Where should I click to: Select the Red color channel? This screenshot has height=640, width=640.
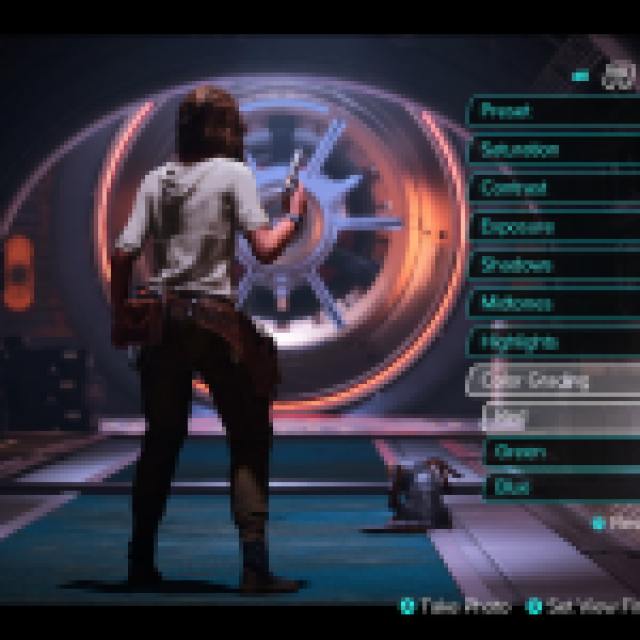[560, 416]
